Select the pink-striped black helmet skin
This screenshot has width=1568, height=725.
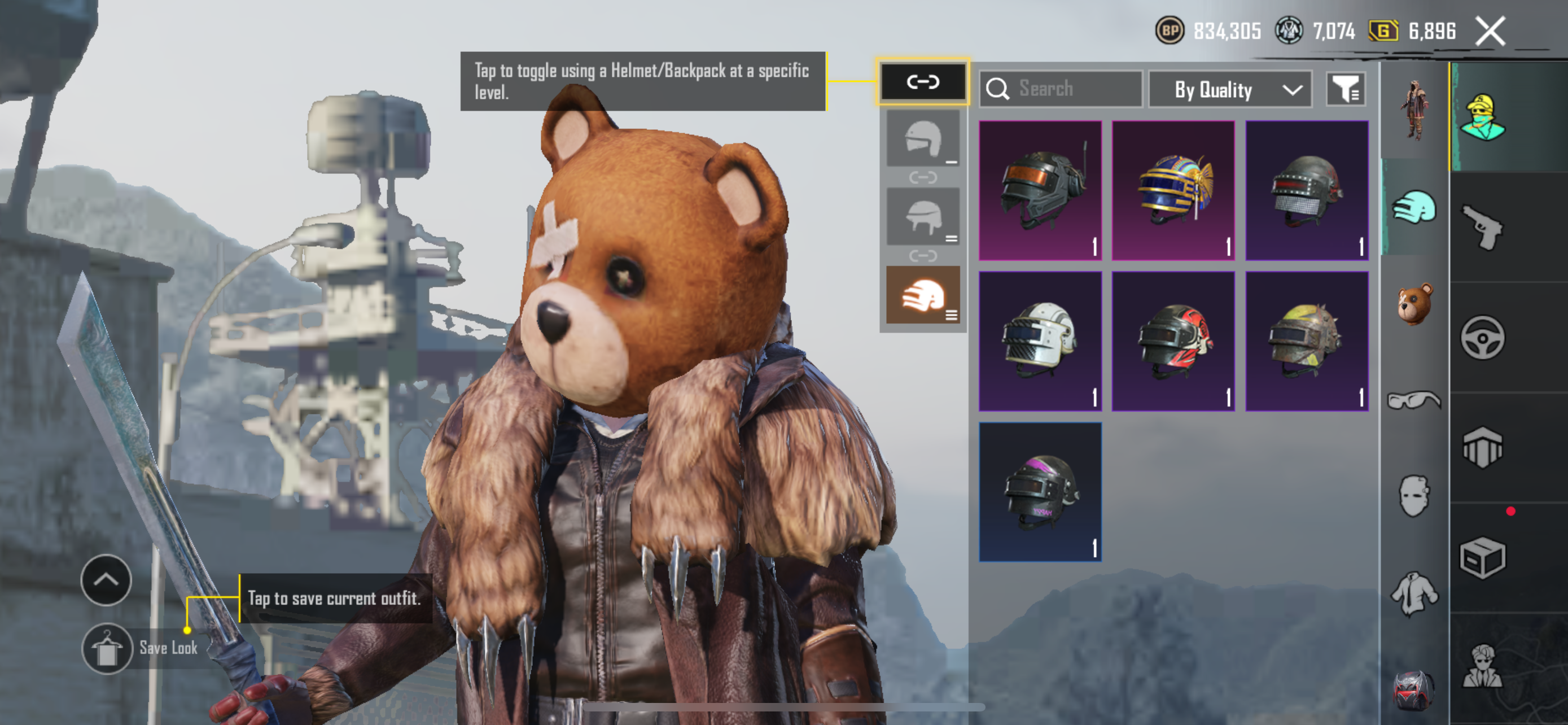[1040, 492]
